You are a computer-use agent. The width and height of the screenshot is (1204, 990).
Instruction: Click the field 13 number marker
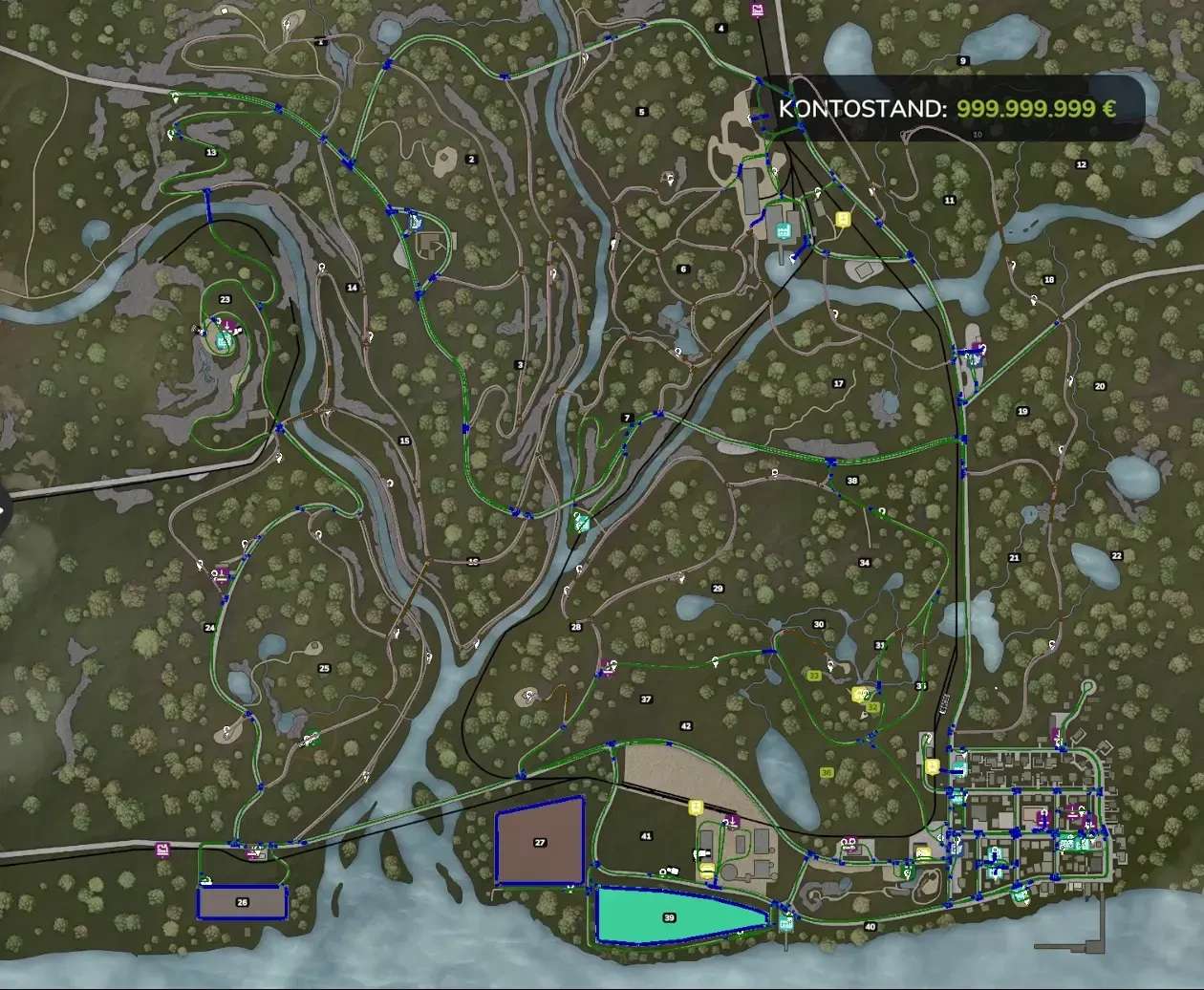pos(210,153)
